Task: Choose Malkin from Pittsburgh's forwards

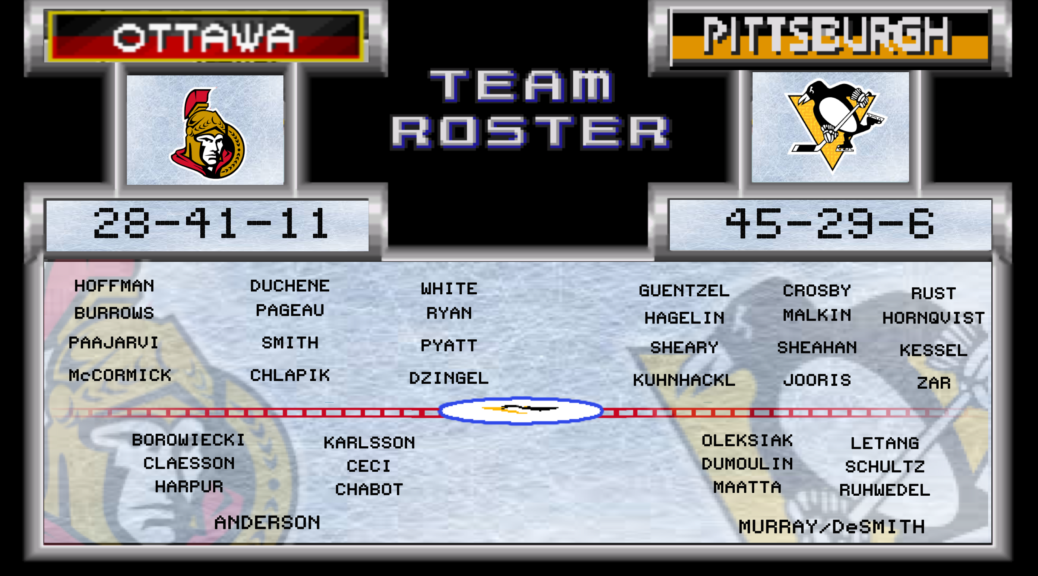Action: point(817,315)
